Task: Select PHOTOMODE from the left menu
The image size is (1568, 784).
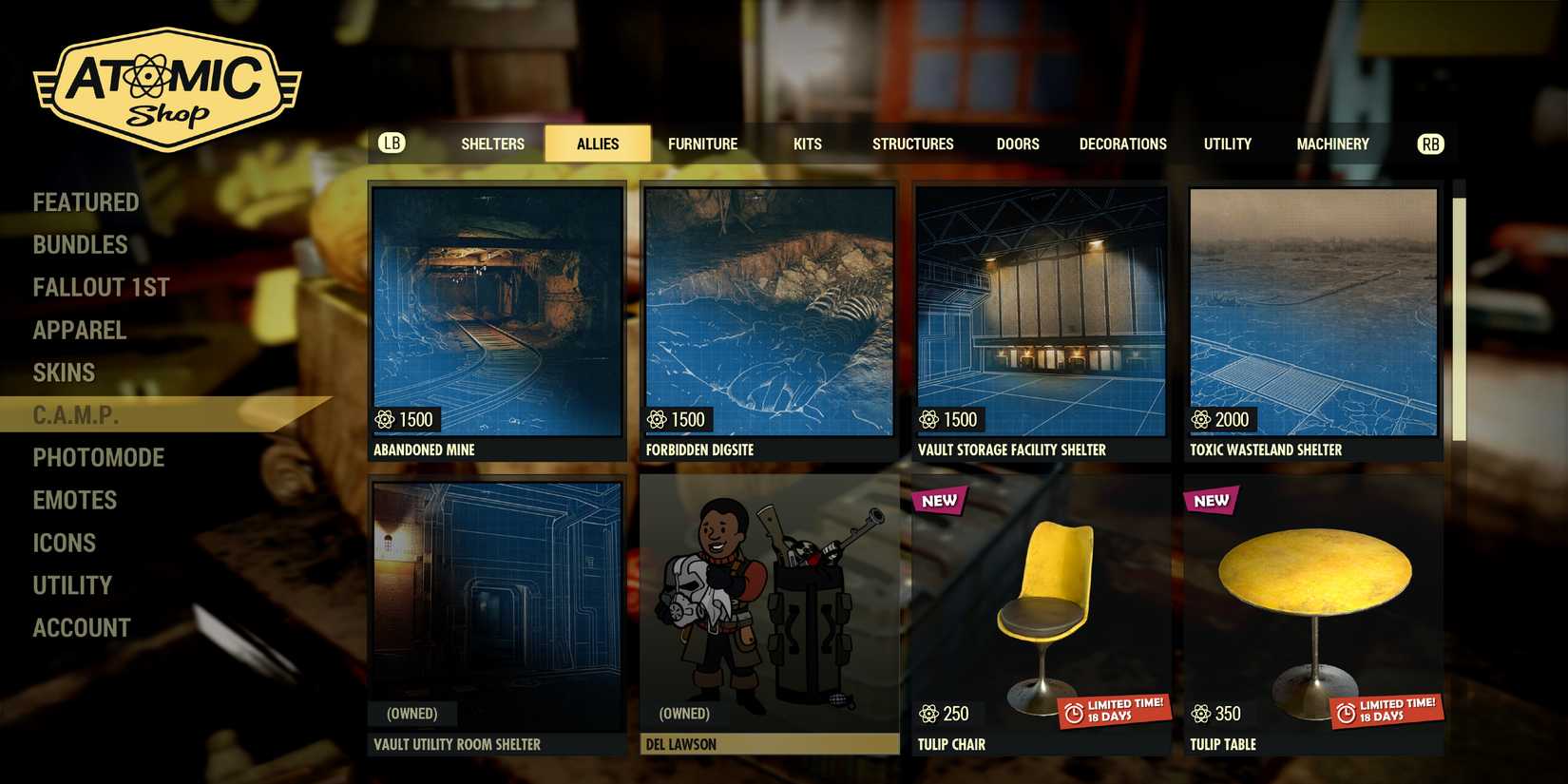Action: [99, 457]
